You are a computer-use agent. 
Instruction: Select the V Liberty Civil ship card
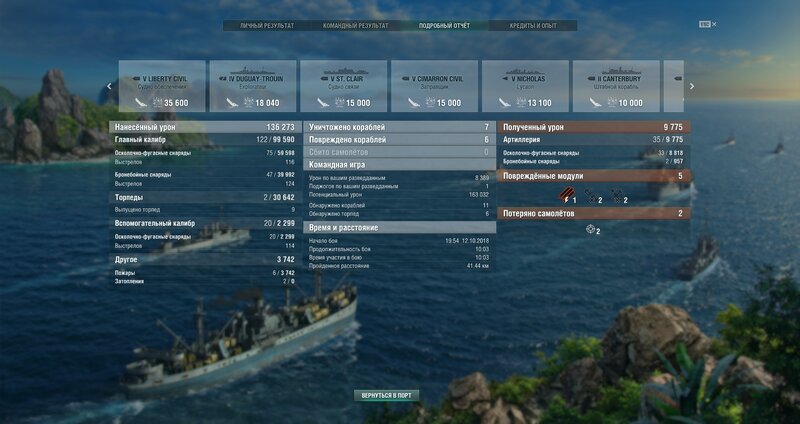pyautogui.click(x=162, y=86)
